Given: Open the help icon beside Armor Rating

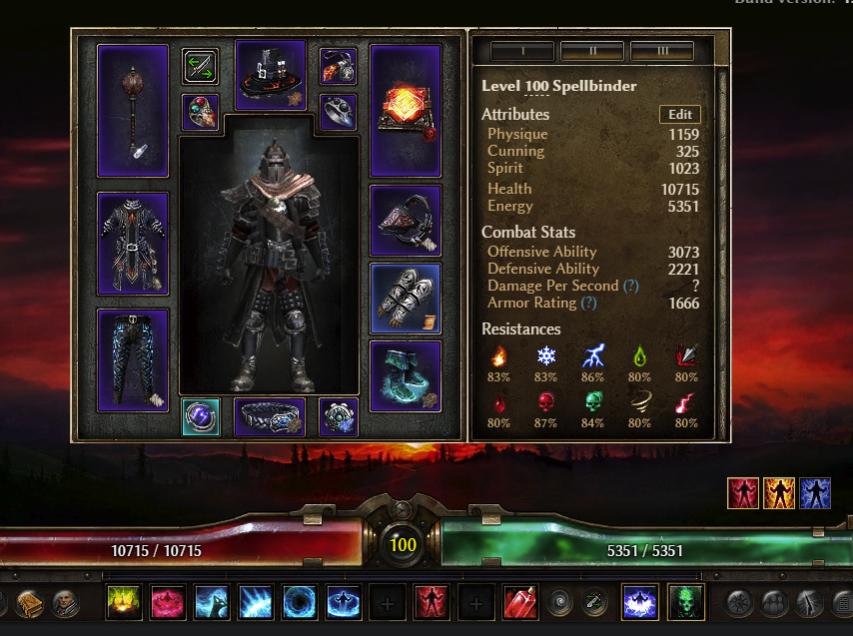Looking at the screenshot, I should pyautogui.click(x=589, y=303).
